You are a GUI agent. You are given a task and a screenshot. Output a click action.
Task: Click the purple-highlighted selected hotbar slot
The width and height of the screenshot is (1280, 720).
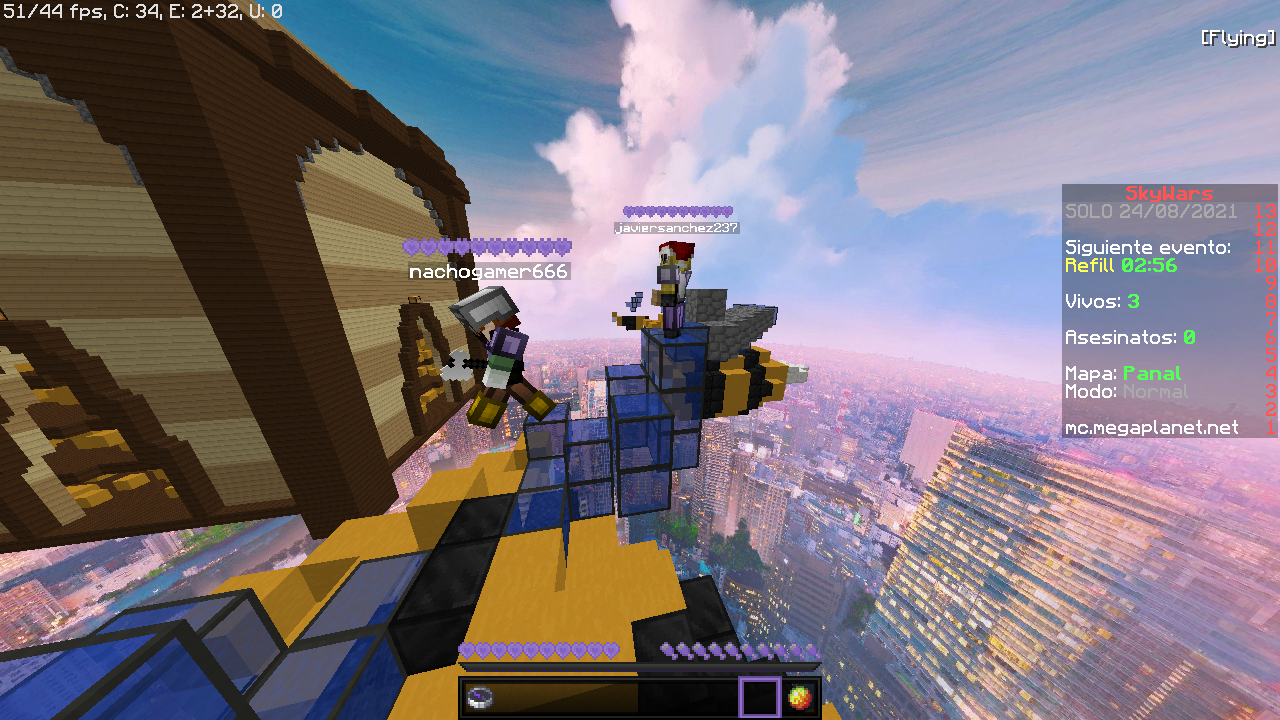click(759, 697)
